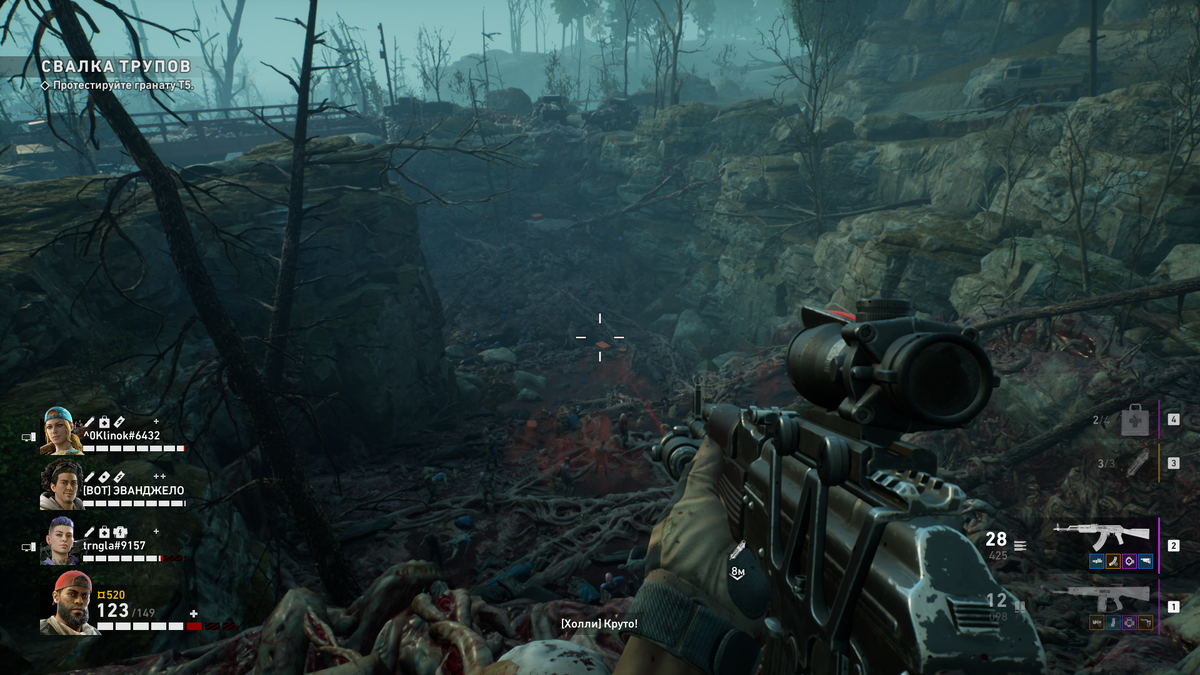Image resolution: width=1200 pixels, height=675 pixels.
Task: Click the 8м ping distance marker
Action: tap(738, 571)
